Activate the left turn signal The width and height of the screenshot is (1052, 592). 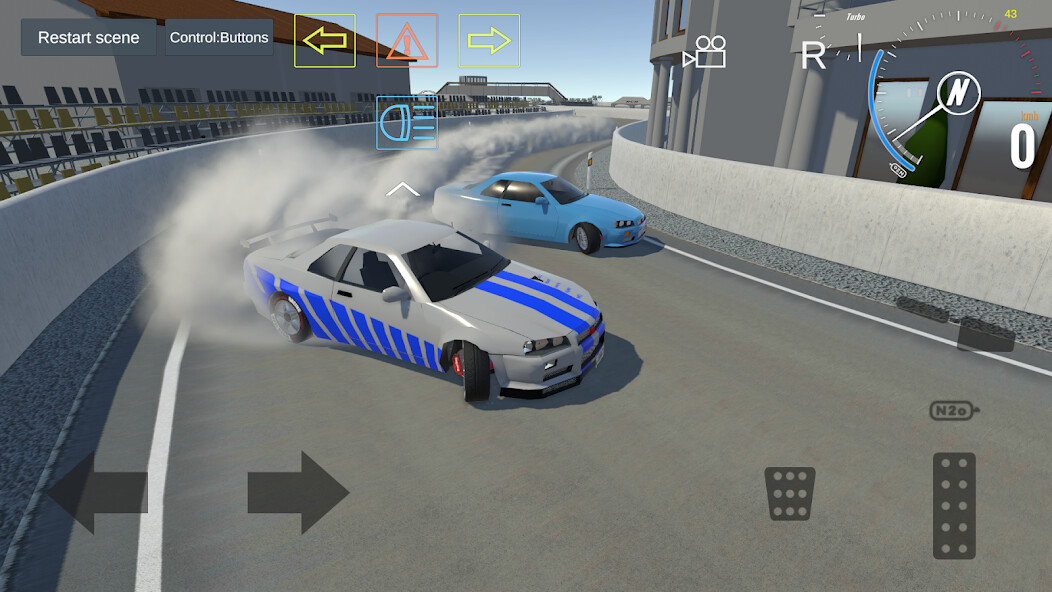(x=325, y=41)
